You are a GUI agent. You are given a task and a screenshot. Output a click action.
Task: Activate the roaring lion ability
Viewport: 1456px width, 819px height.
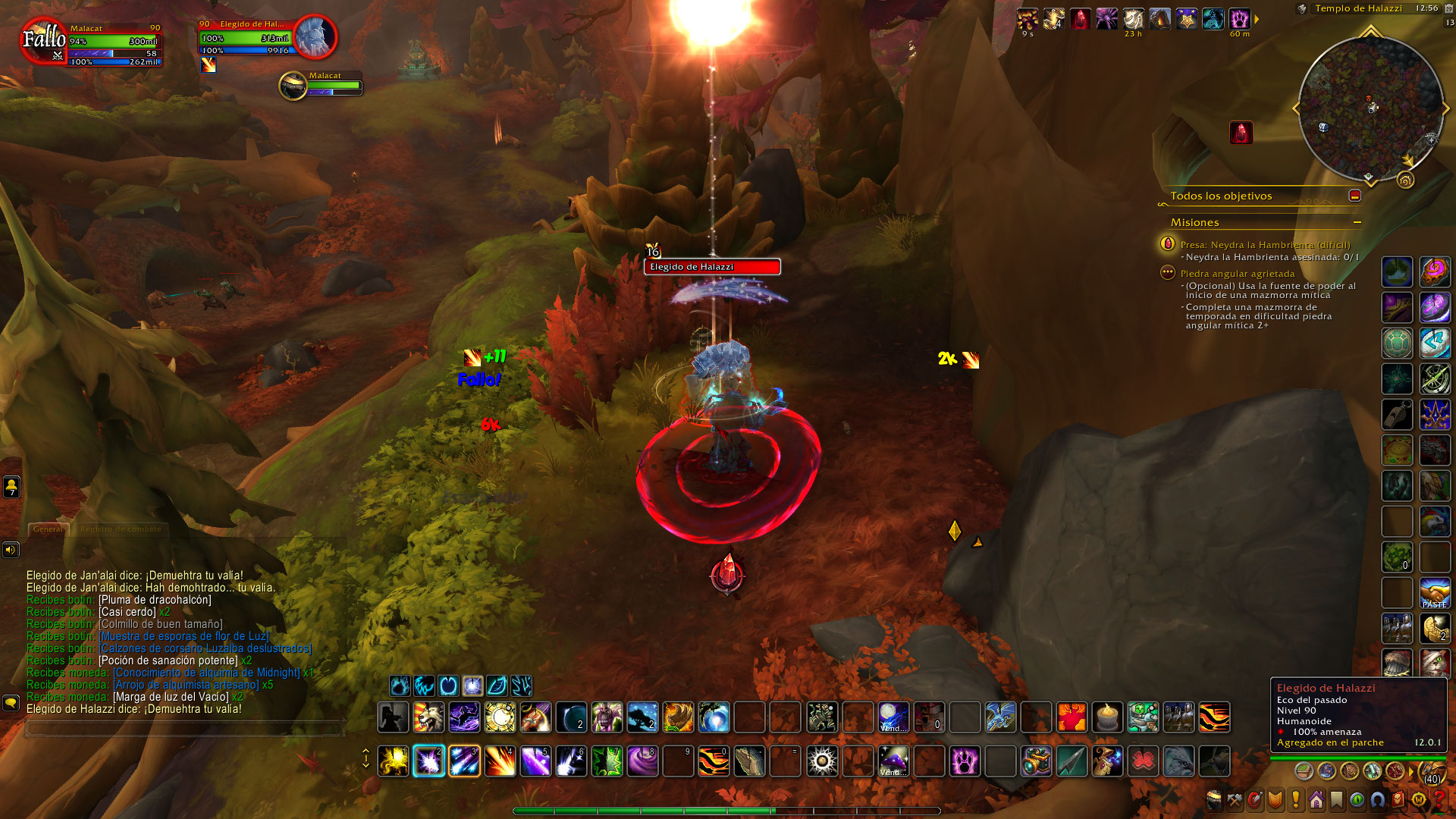point(428,717)
